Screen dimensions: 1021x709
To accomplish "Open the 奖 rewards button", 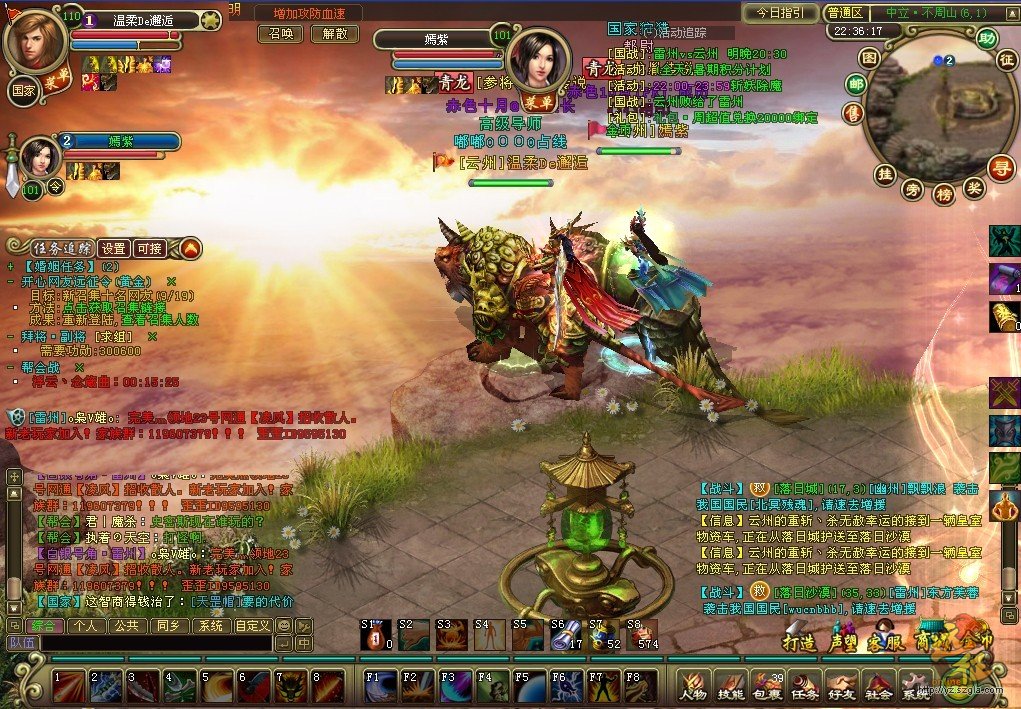I will click(973, 187).
